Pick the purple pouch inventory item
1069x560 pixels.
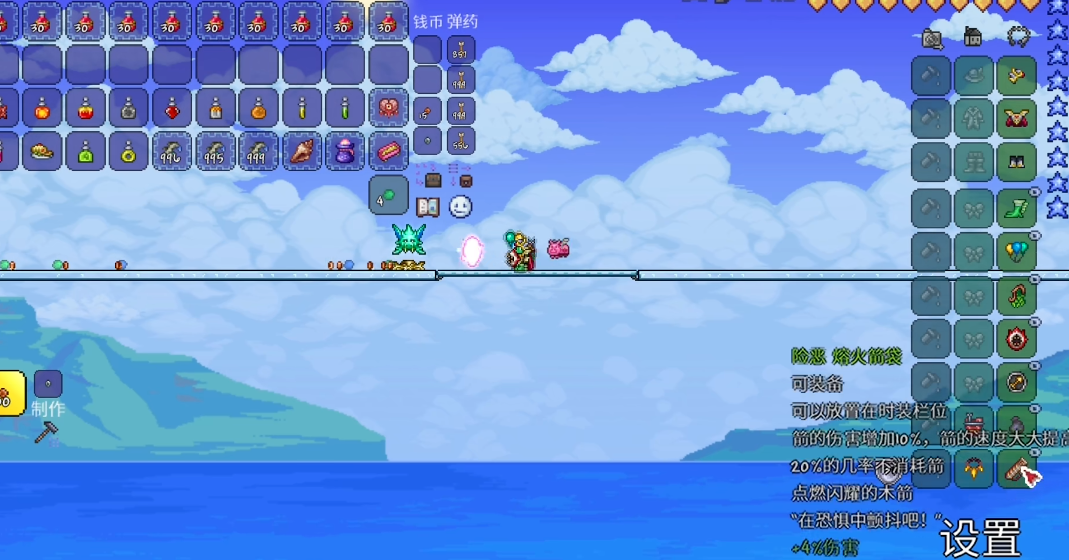(345, 151)
